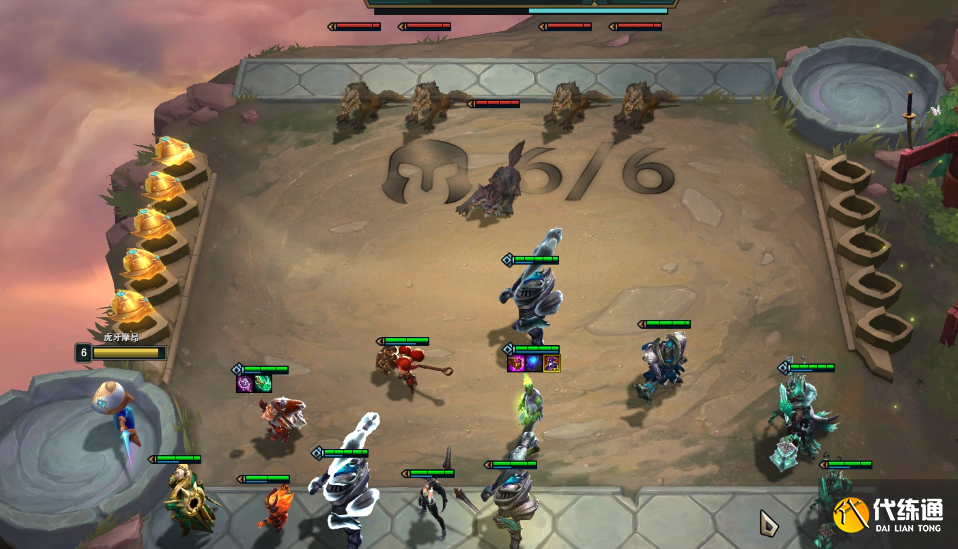Viewport: 958px width, 549px height.
Task: Select the purple spiral item icon
Action: pos(244,383)
